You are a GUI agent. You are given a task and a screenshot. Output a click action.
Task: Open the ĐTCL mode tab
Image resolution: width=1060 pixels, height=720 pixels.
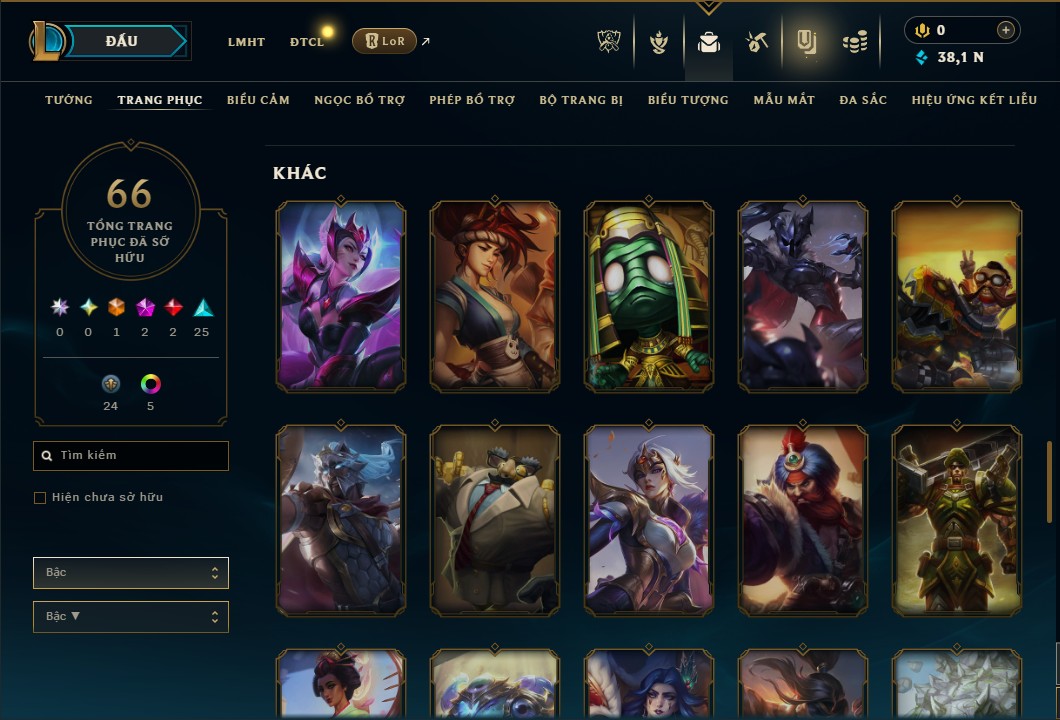306,42
